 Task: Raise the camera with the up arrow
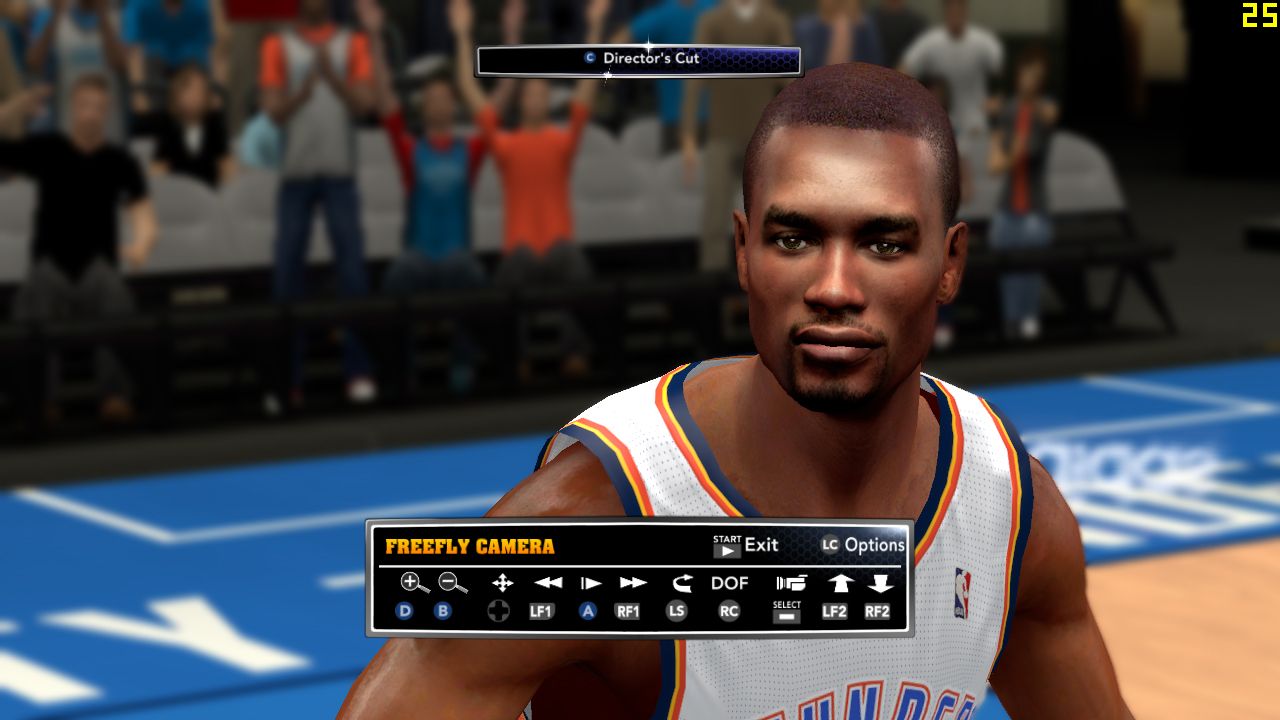[x=836, y=583]
